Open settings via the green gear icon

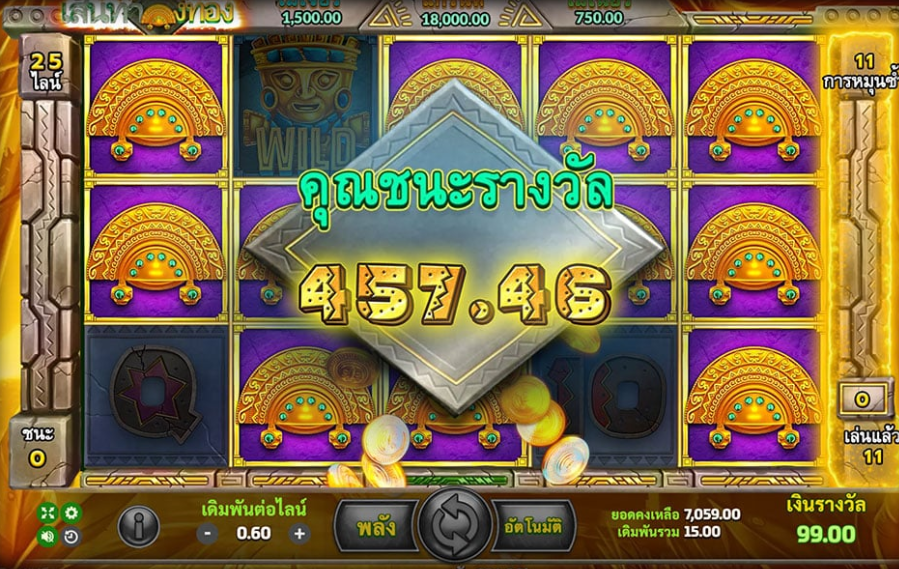point(71,513)
